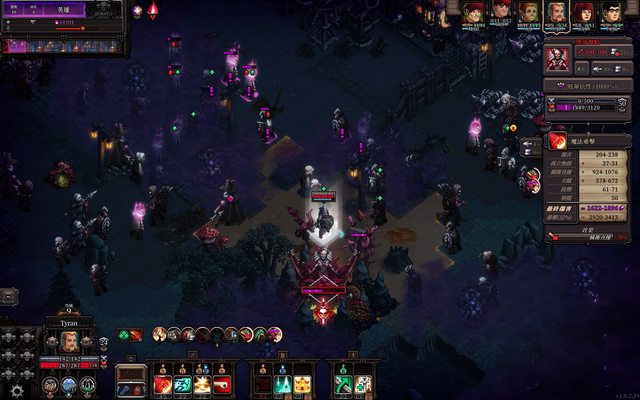The image size is (640, 400).
Task: Select Tyran's hero portrait
Action: (68, 341)
